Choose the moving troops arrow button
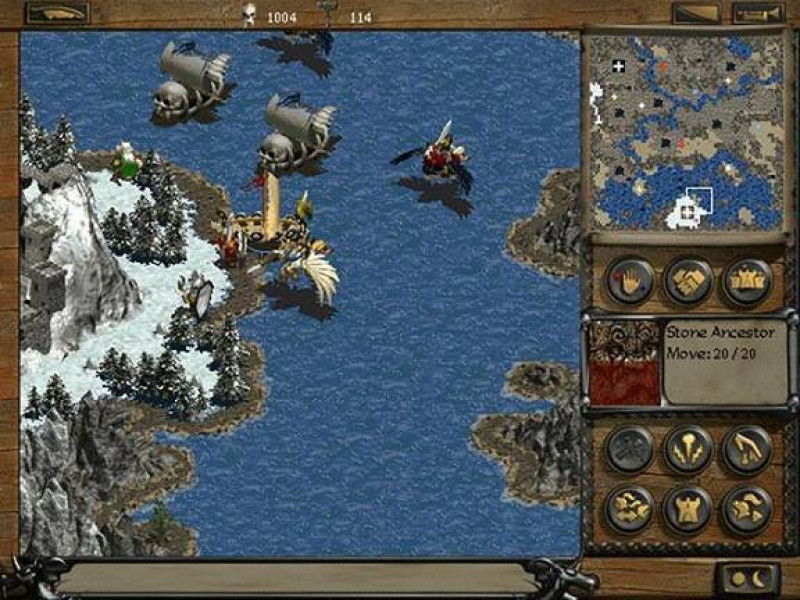 630,509
